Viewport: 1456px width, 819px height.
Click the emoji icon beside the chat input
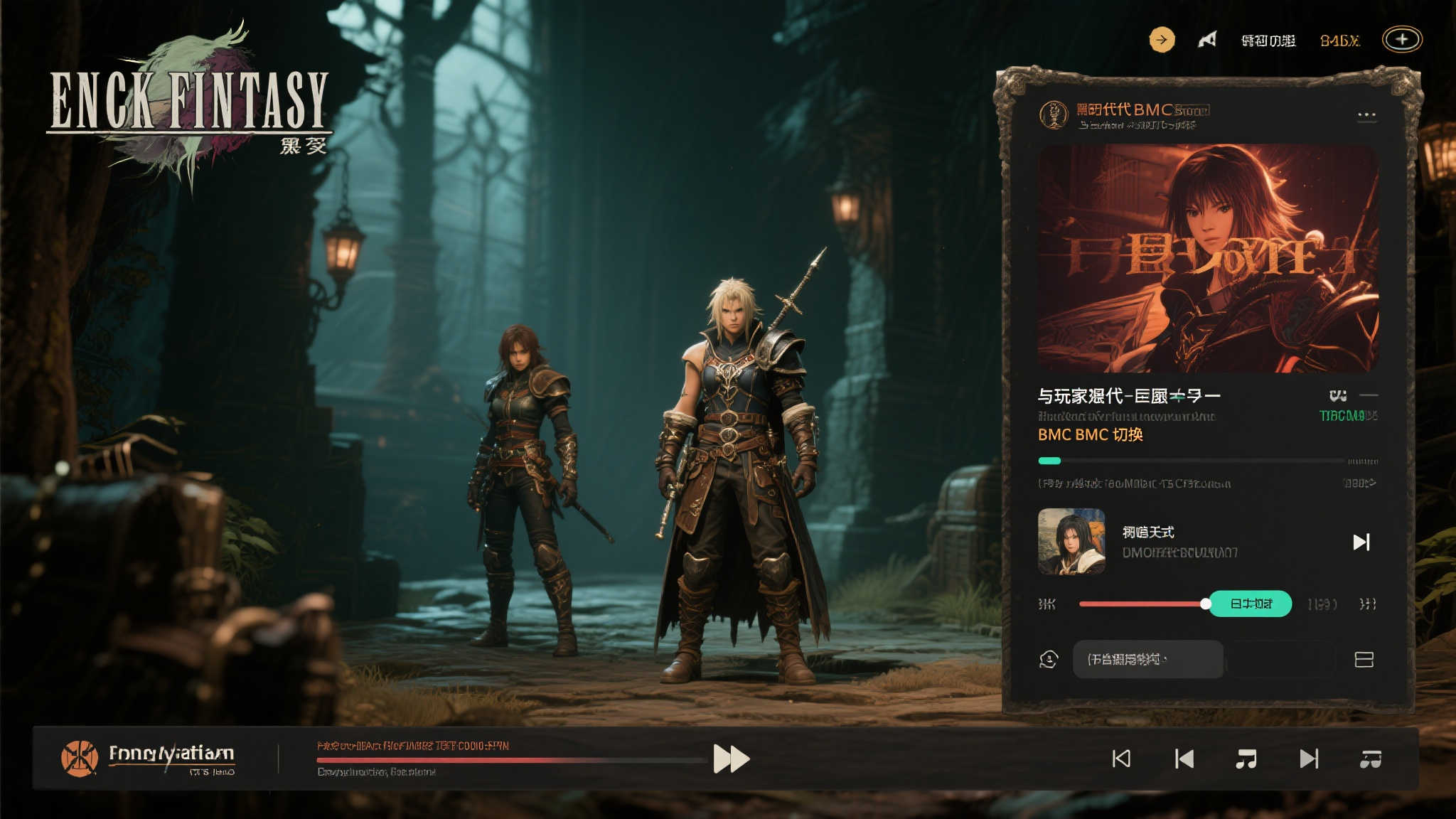tap(1049, 660)
